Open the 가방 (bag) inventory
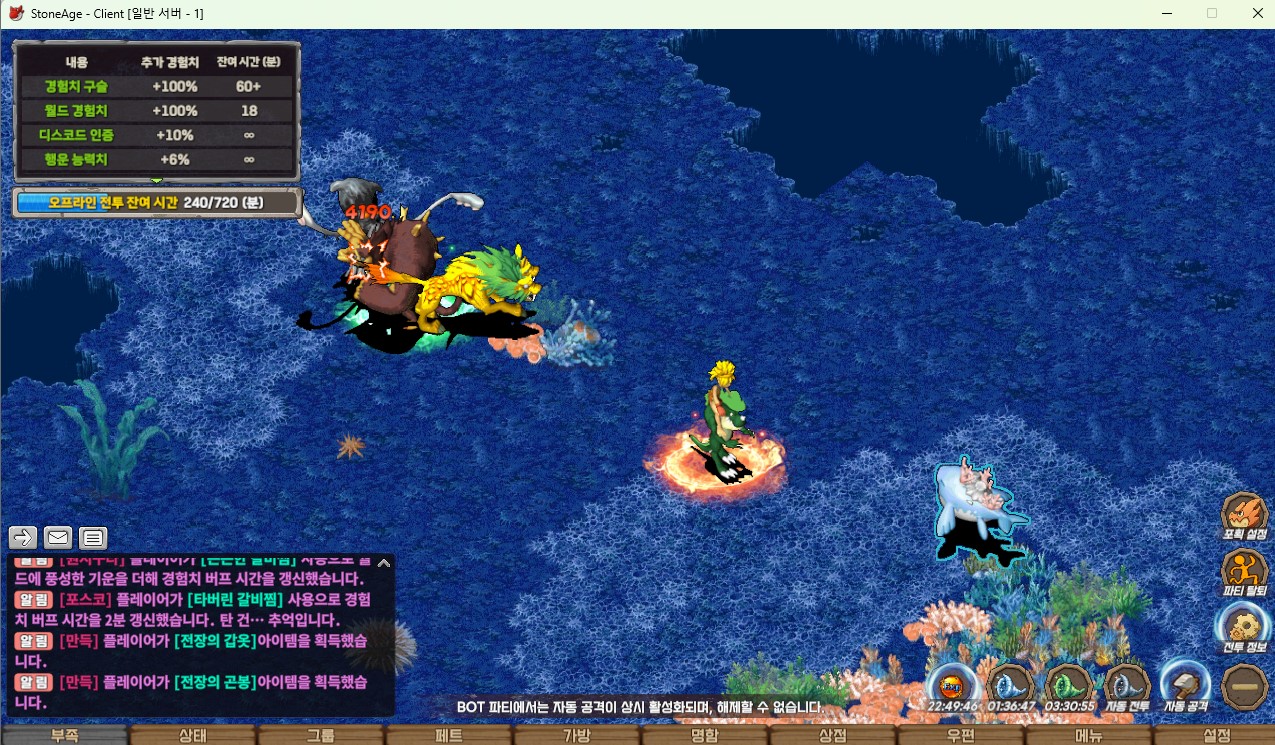 (577, 736)
